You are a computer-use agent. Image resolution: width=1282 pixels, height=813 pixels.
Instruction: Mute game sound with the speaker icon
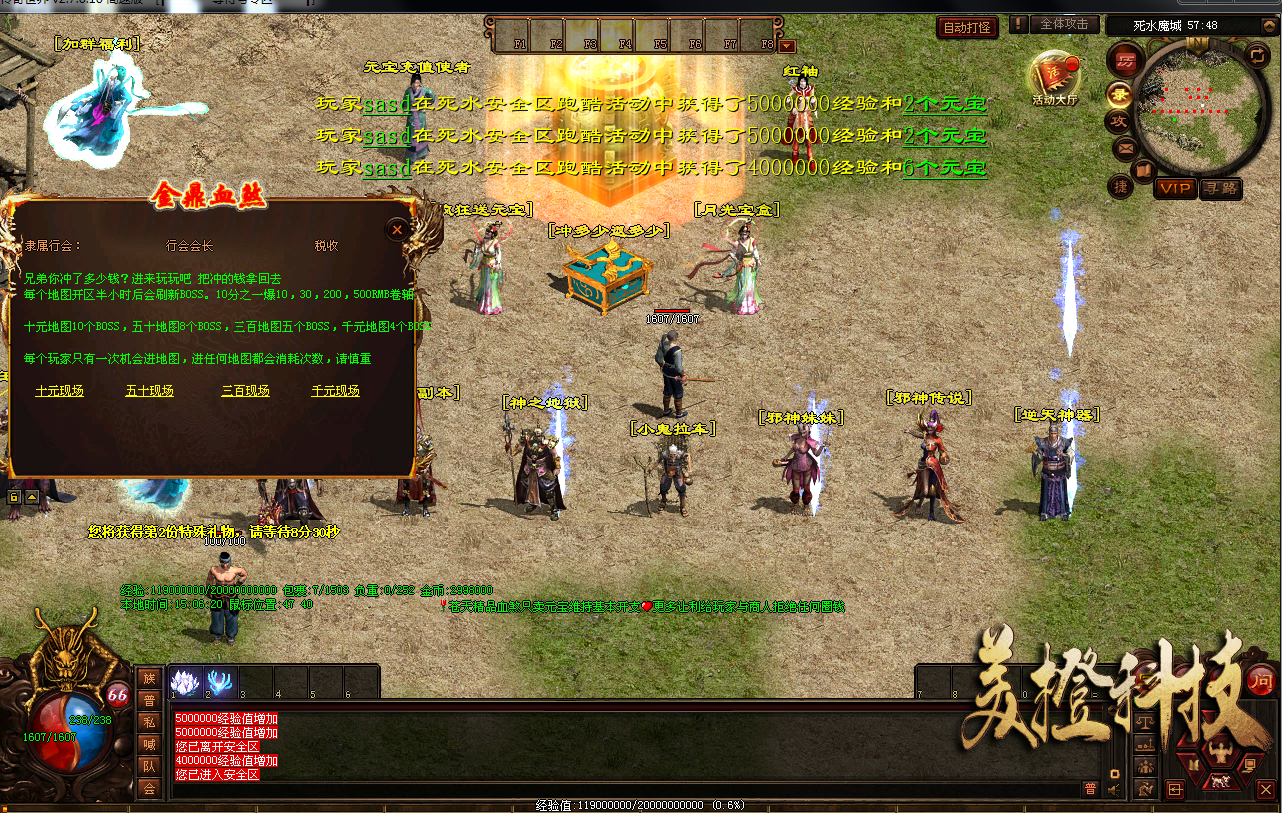[1113, 789]
